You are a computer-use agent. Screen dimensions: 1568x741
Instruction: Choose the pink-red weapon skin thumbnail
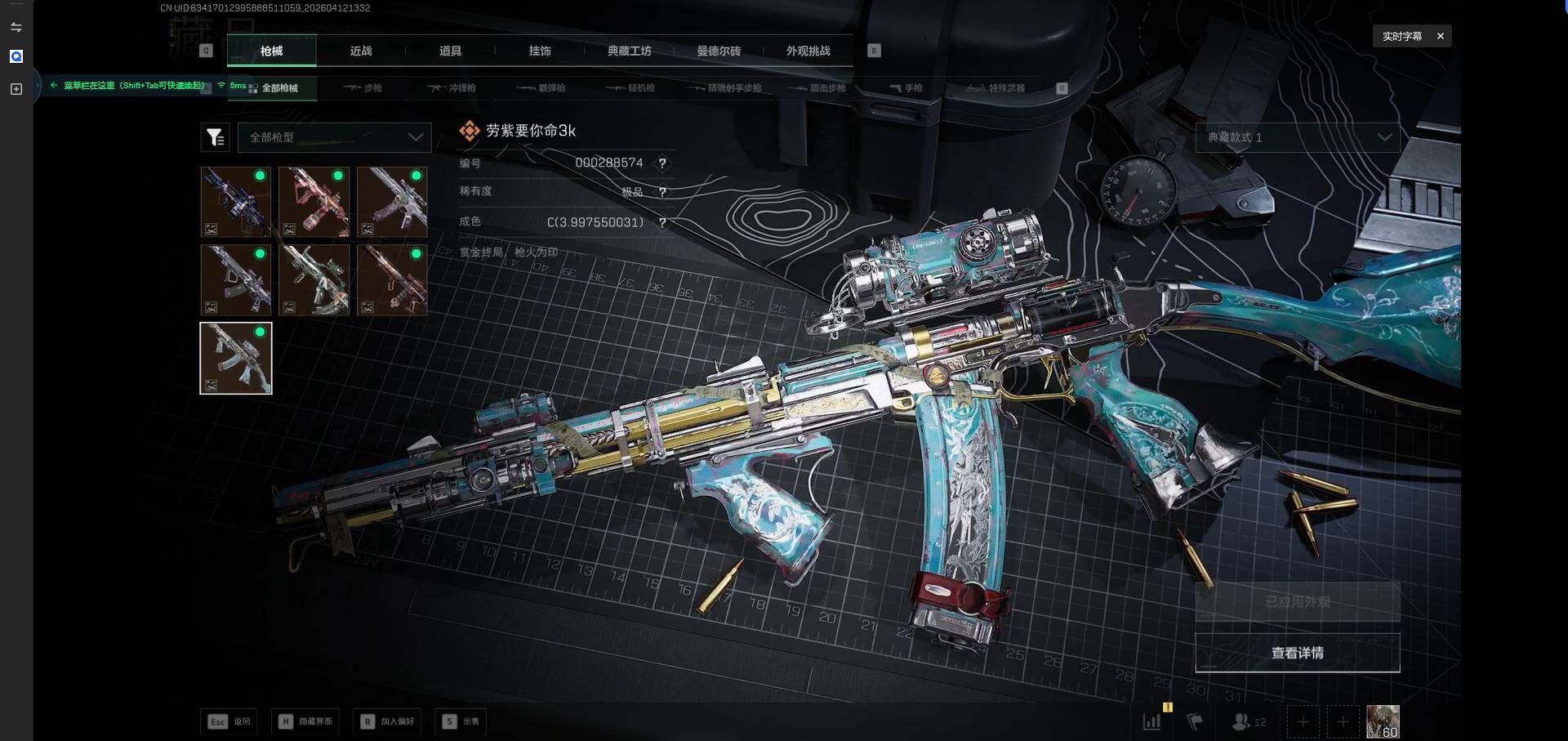[x=314, y=202]
